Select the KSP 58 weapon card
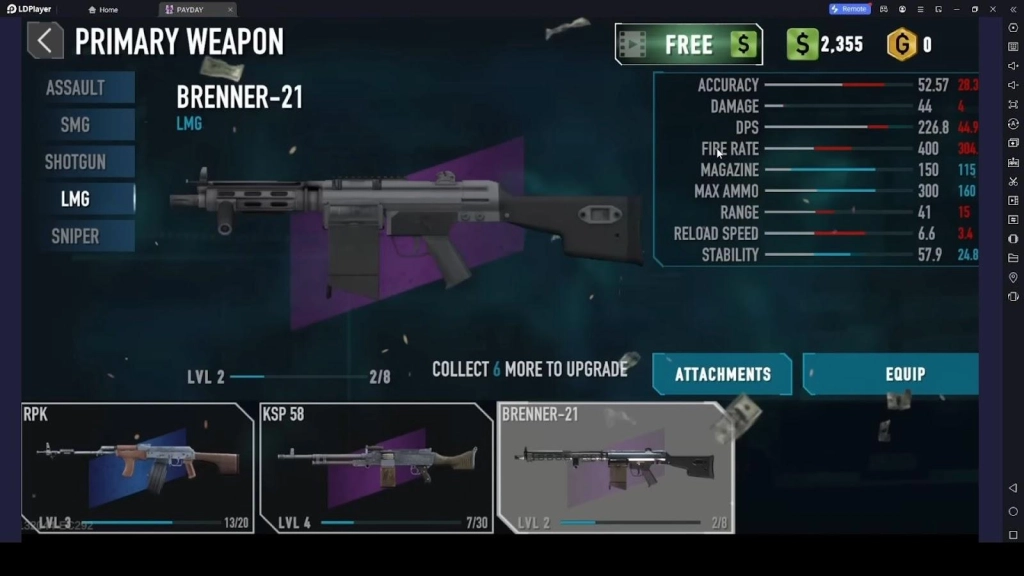This screenshot has width=1024, height=576. click(x=376, y=467)
